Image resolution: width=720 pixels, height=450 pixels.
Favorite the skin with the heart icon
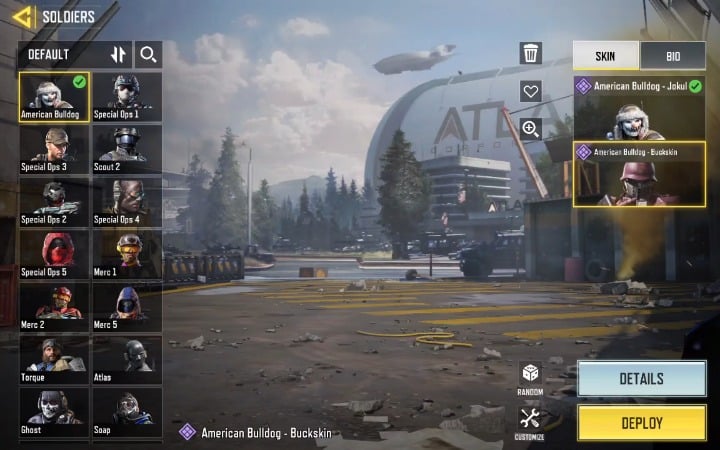[x=531, y=91]
